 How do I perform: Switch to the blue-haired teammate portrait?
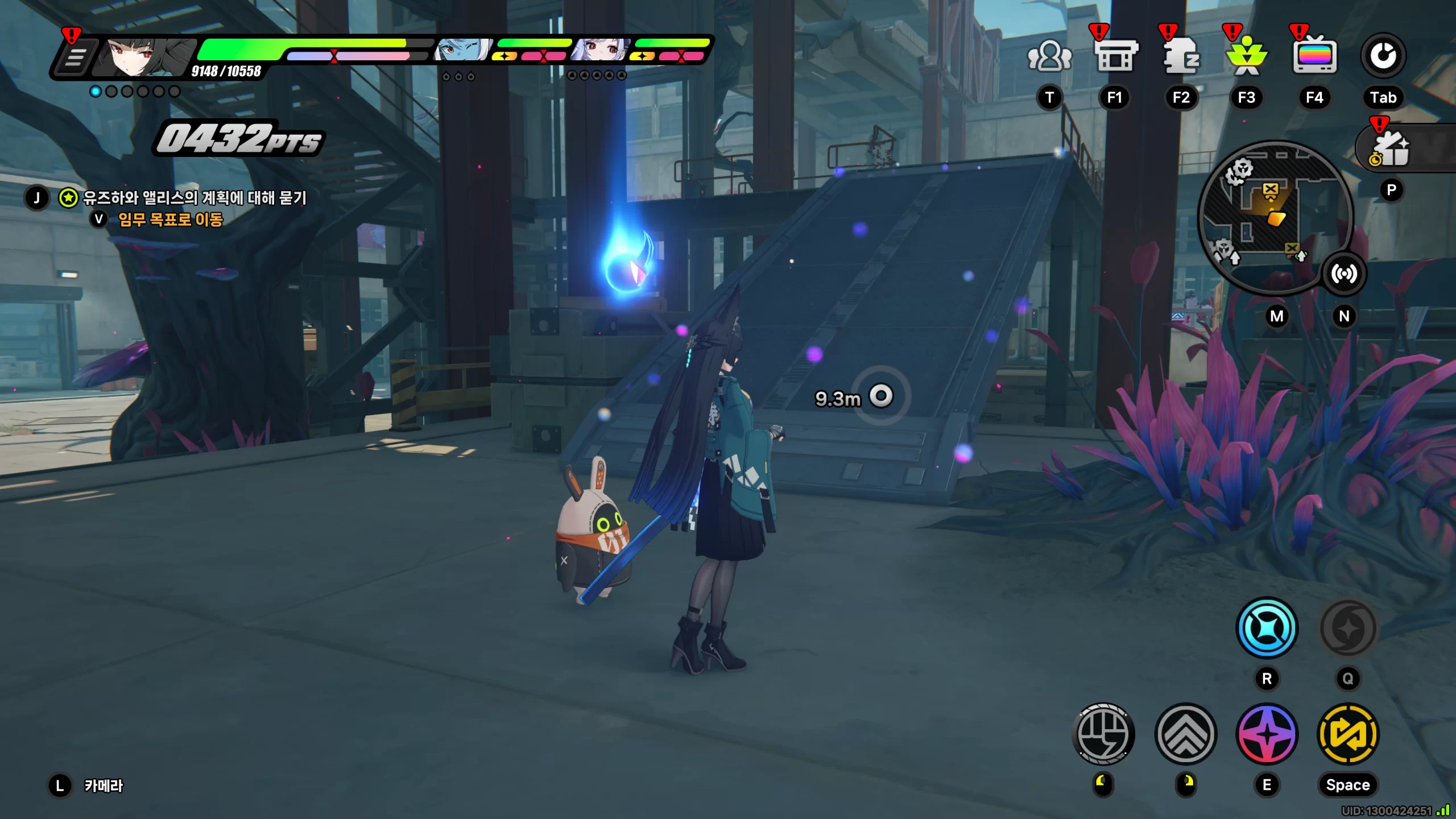[x=462, y=50]
